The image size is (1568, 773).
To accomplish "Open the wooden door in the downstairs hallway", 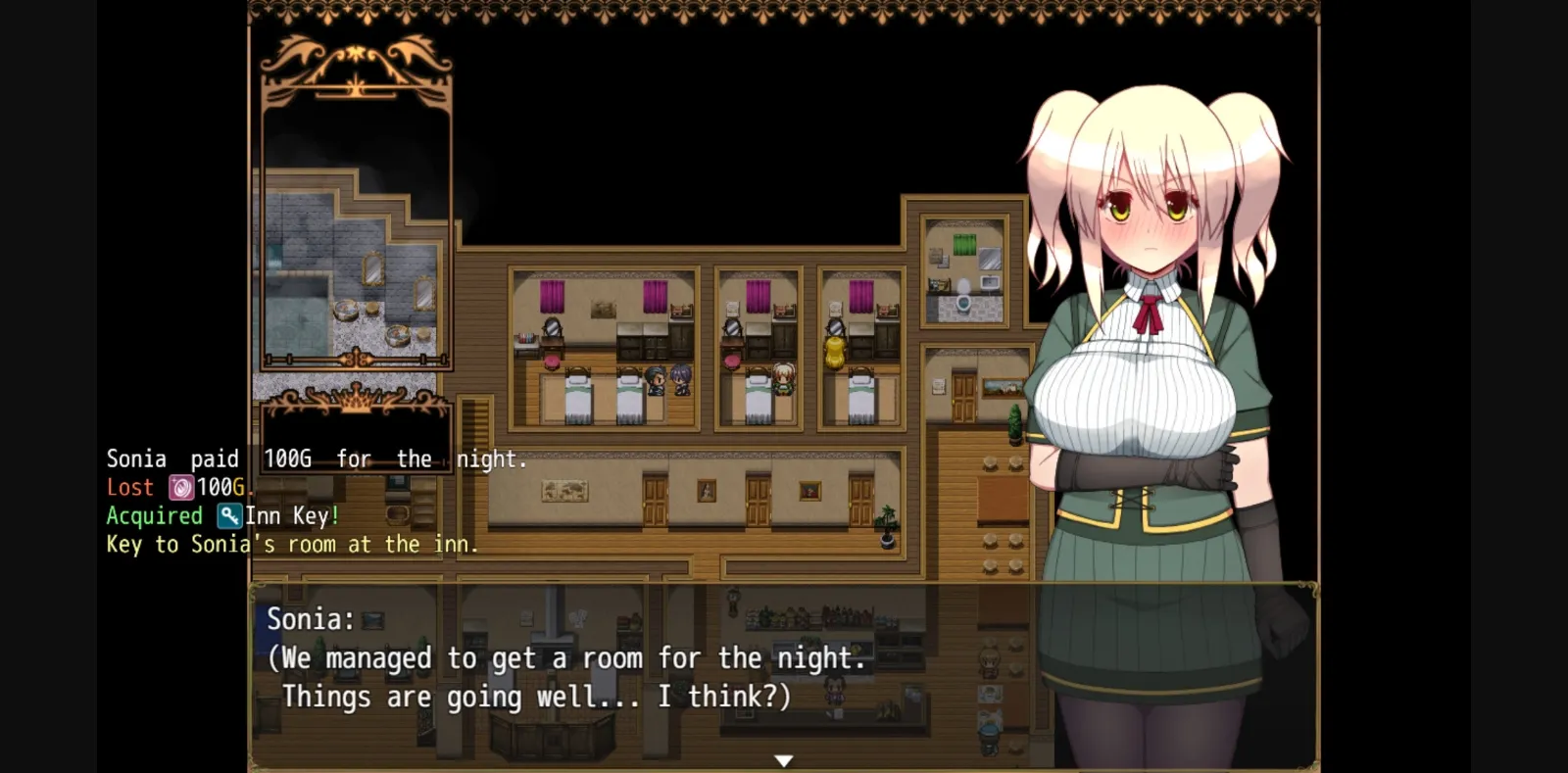I will pyautogui.click(x=757, y=498).
